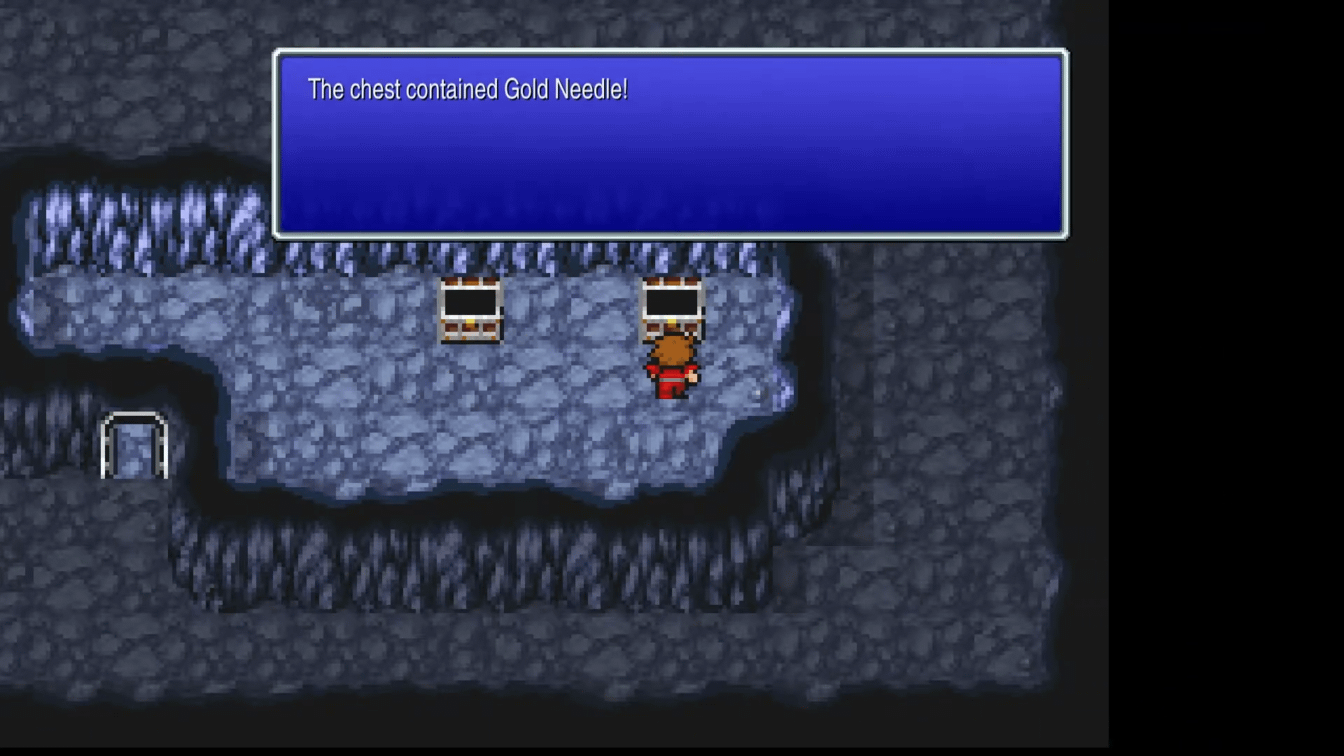This screenshot has height=756, width=1344.
Task: Click the phrase 'The chest contained'
Action: (x=400, y=90)
